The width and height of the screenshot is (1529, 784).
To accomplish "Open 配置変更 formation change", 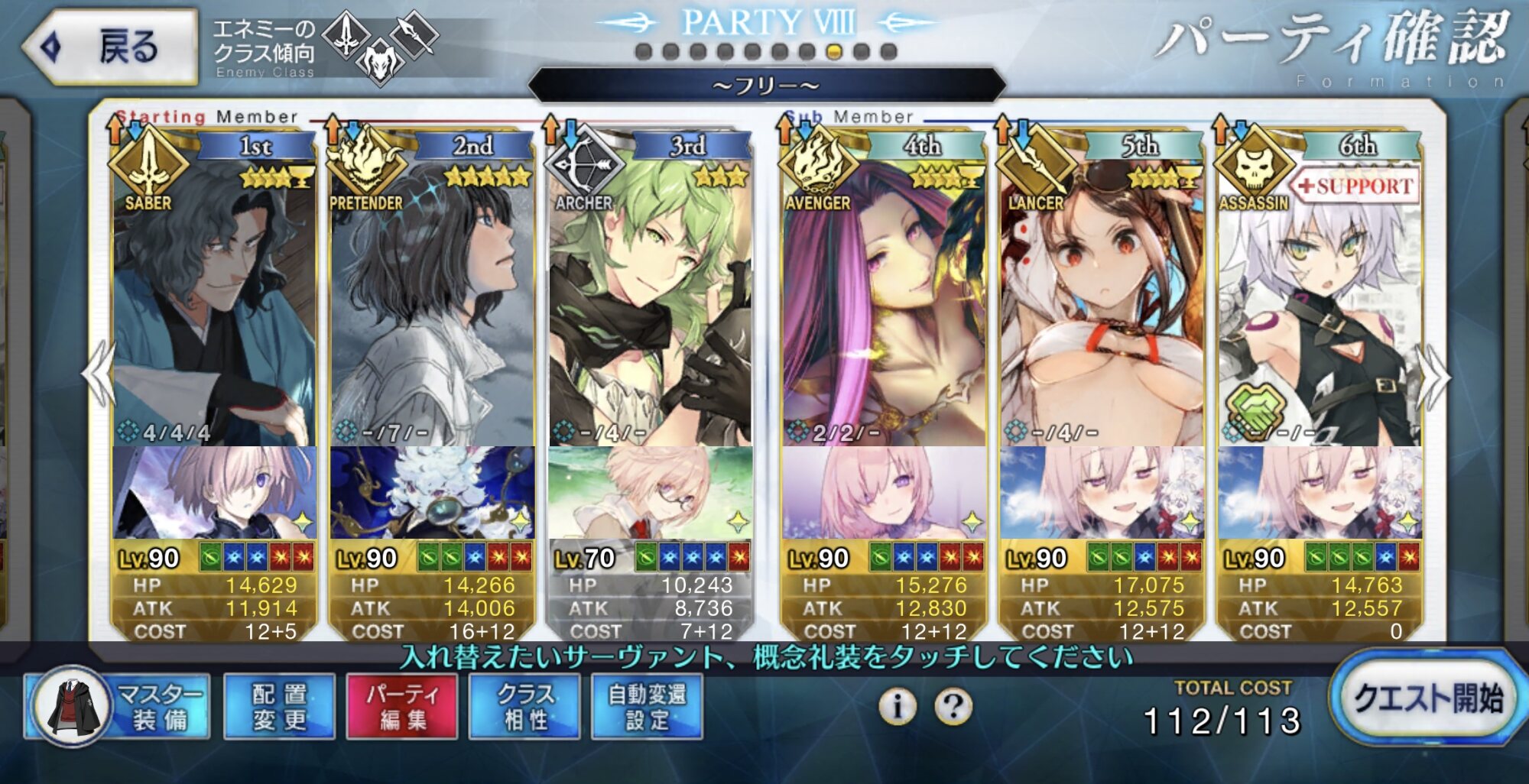I will tap(279, 706).
